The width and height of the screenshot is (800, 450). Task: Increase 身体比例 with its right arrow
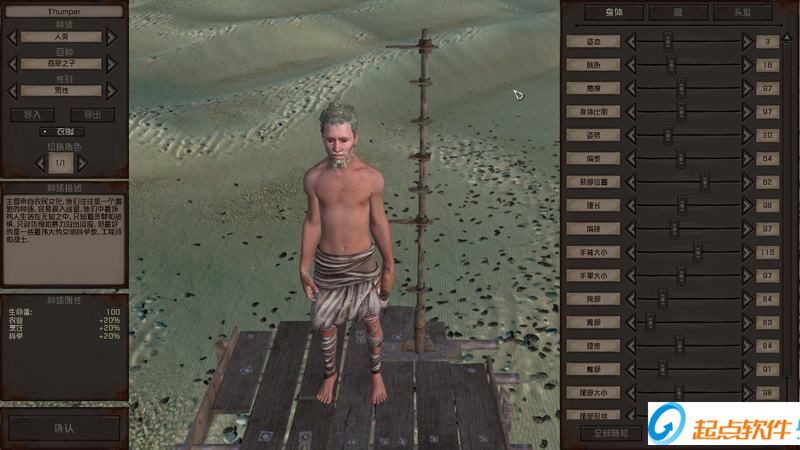746,112
